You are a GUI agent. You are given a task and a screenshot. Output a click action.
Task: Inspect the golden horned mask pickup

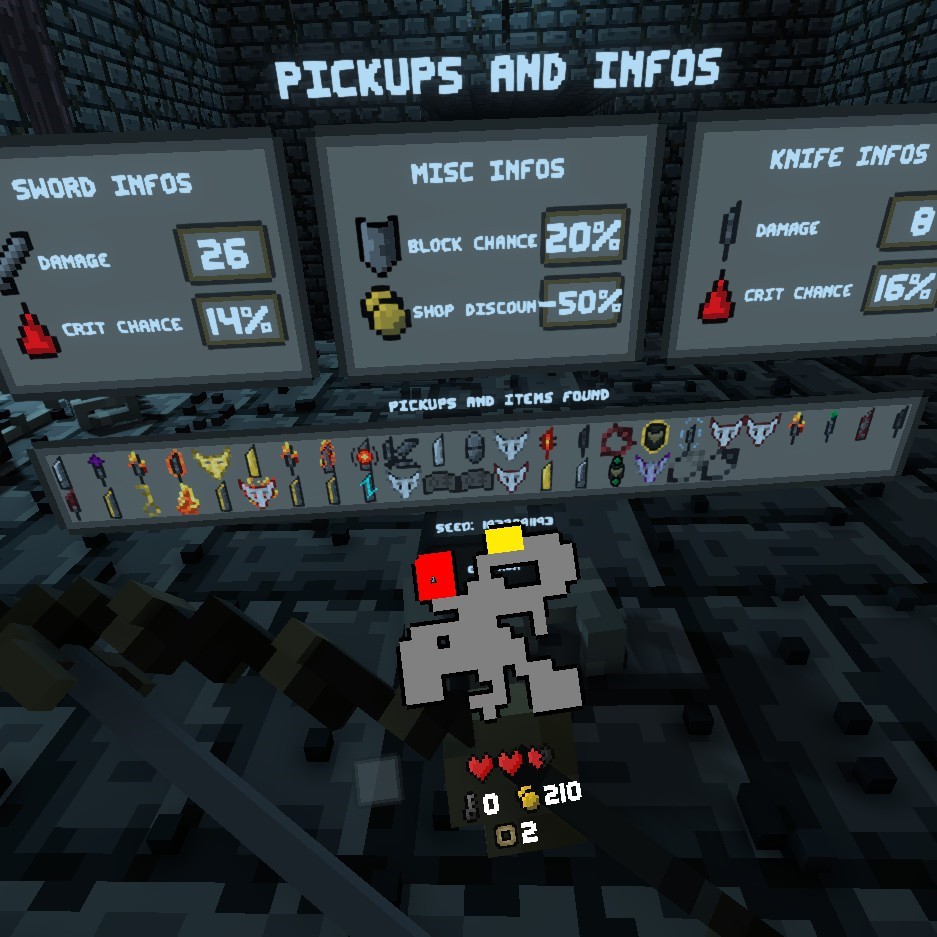[211, 463]
